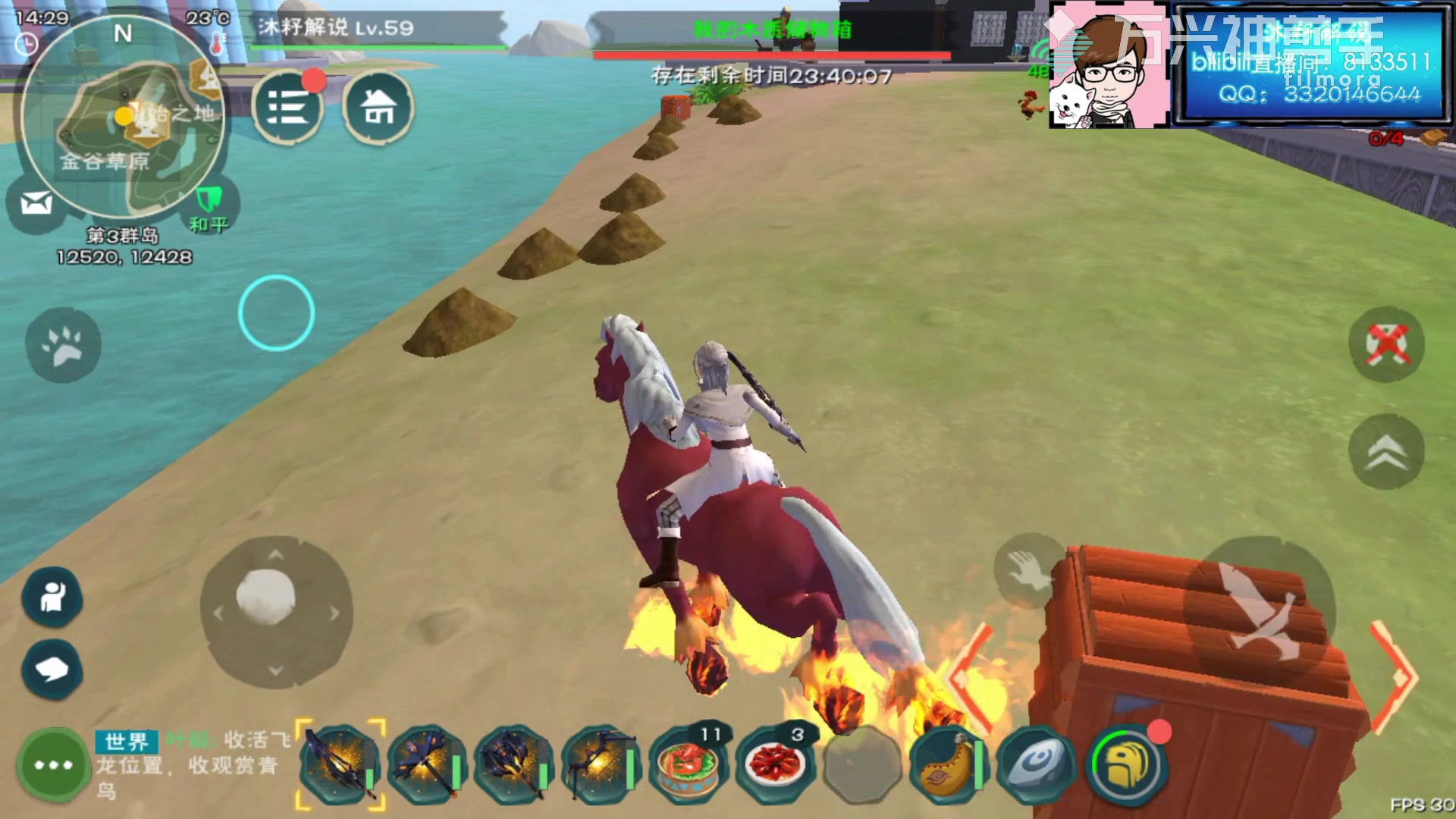1456x819 pixels.
Task: Toggle the 和平 peace mode shield
Action: click(209, 202)
